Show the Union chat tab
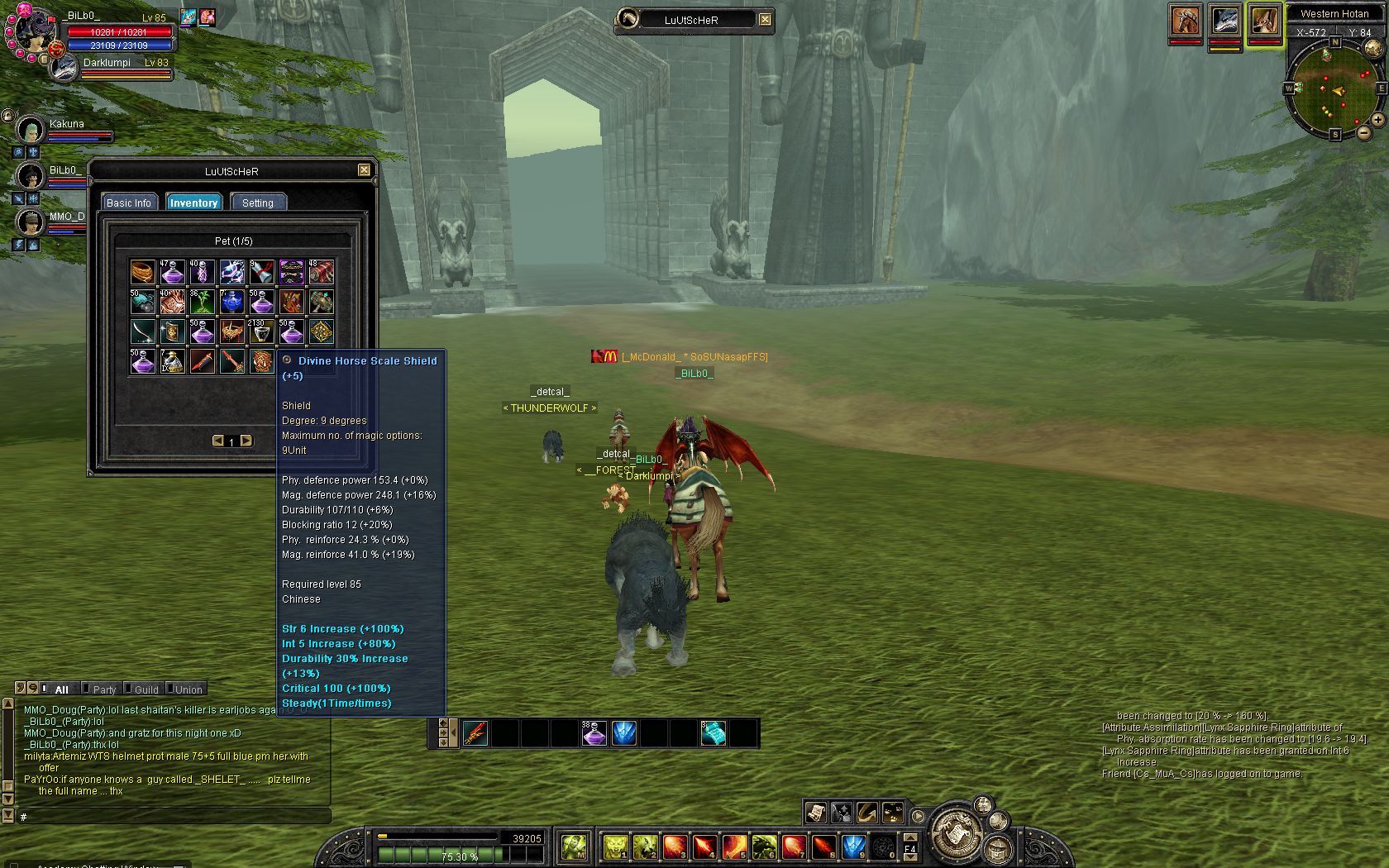Image resolution: width=1389 pixels, height=868 pixels. click(189, 689)
